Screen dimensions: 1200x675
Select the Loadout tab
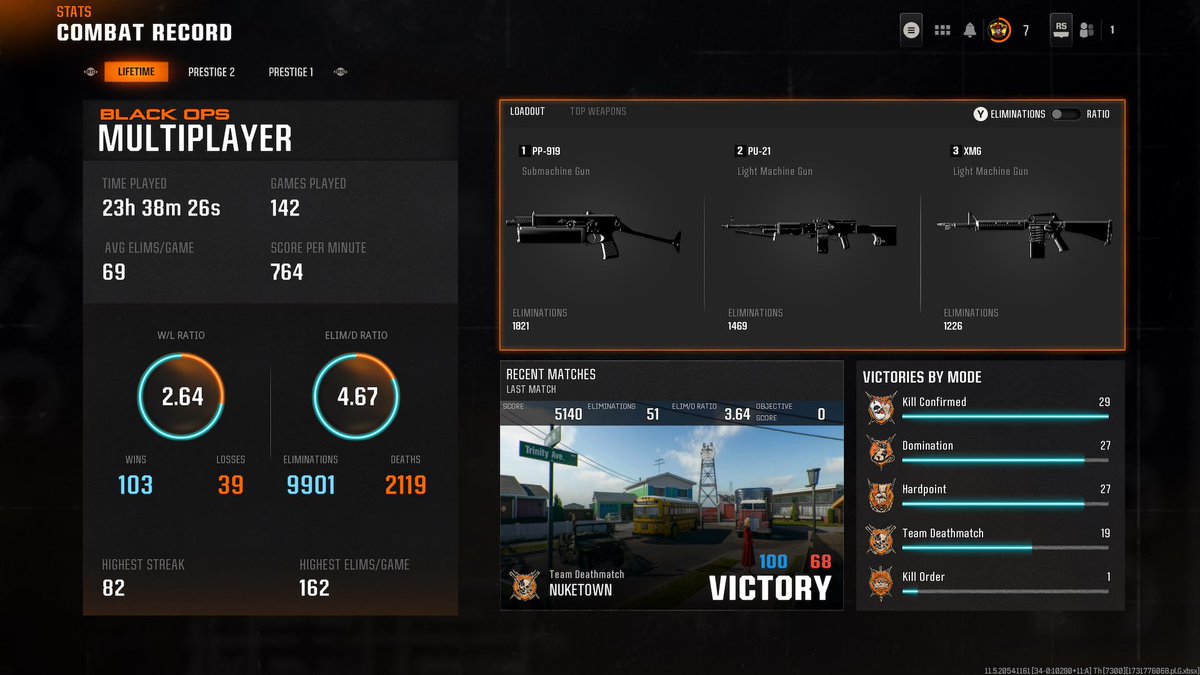click(x=527, y=111)
